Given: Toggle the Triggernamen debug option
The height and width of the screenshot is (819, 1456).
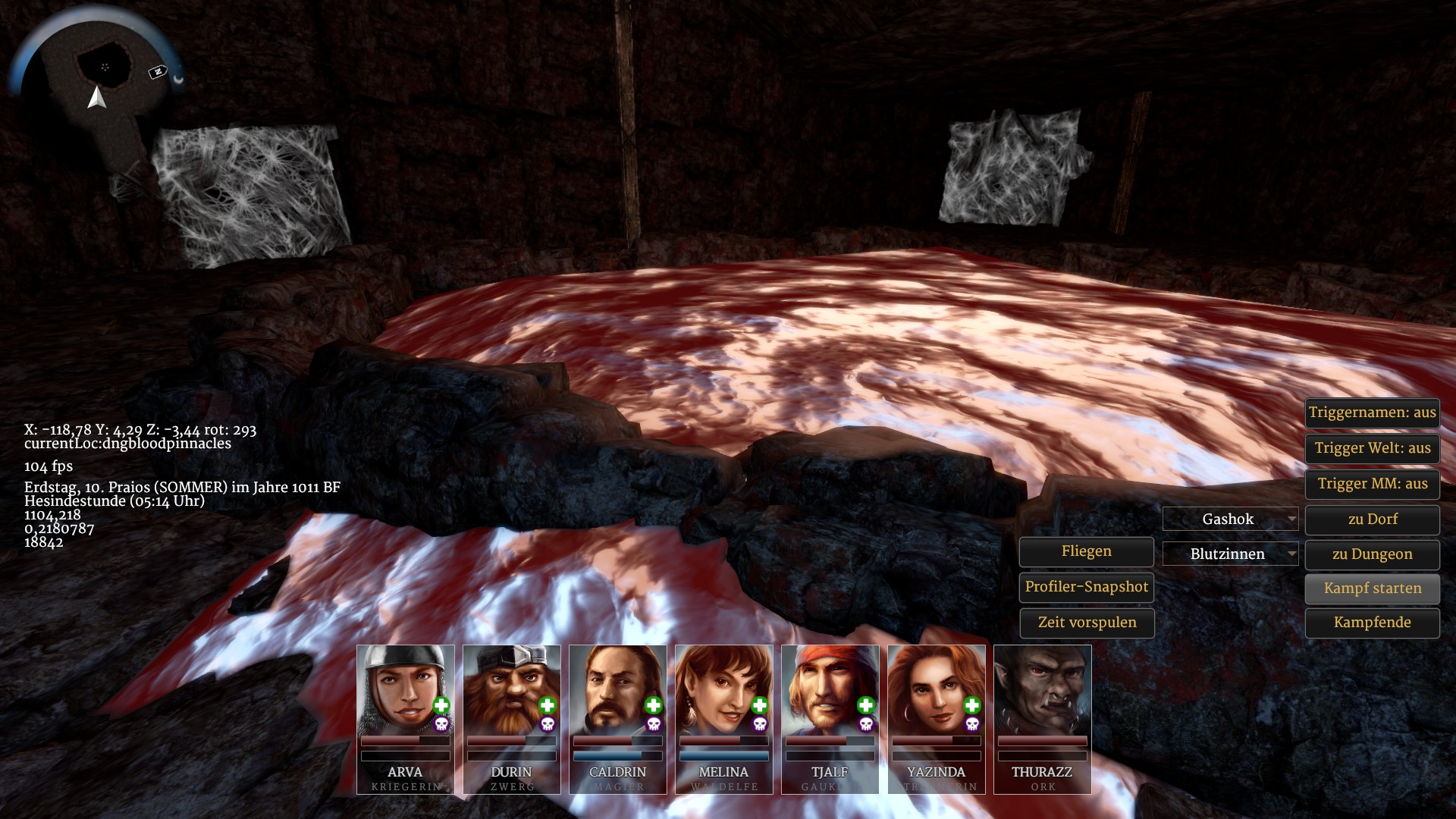Looking at the screenshot, I should [1372, 413].
